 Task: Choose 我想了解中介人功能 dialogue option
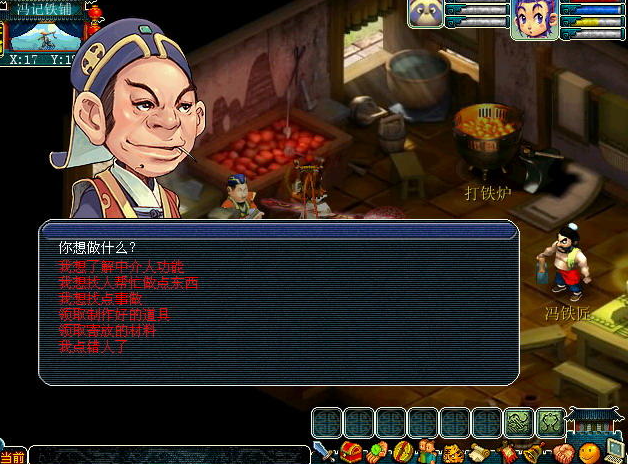(x=121, y=268)
